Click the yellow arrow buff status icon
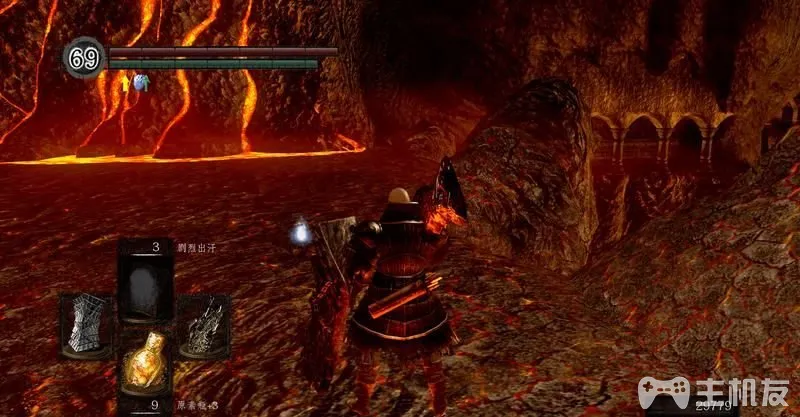Viewport: 800px width, 417px height. click(x=126, y=85)
